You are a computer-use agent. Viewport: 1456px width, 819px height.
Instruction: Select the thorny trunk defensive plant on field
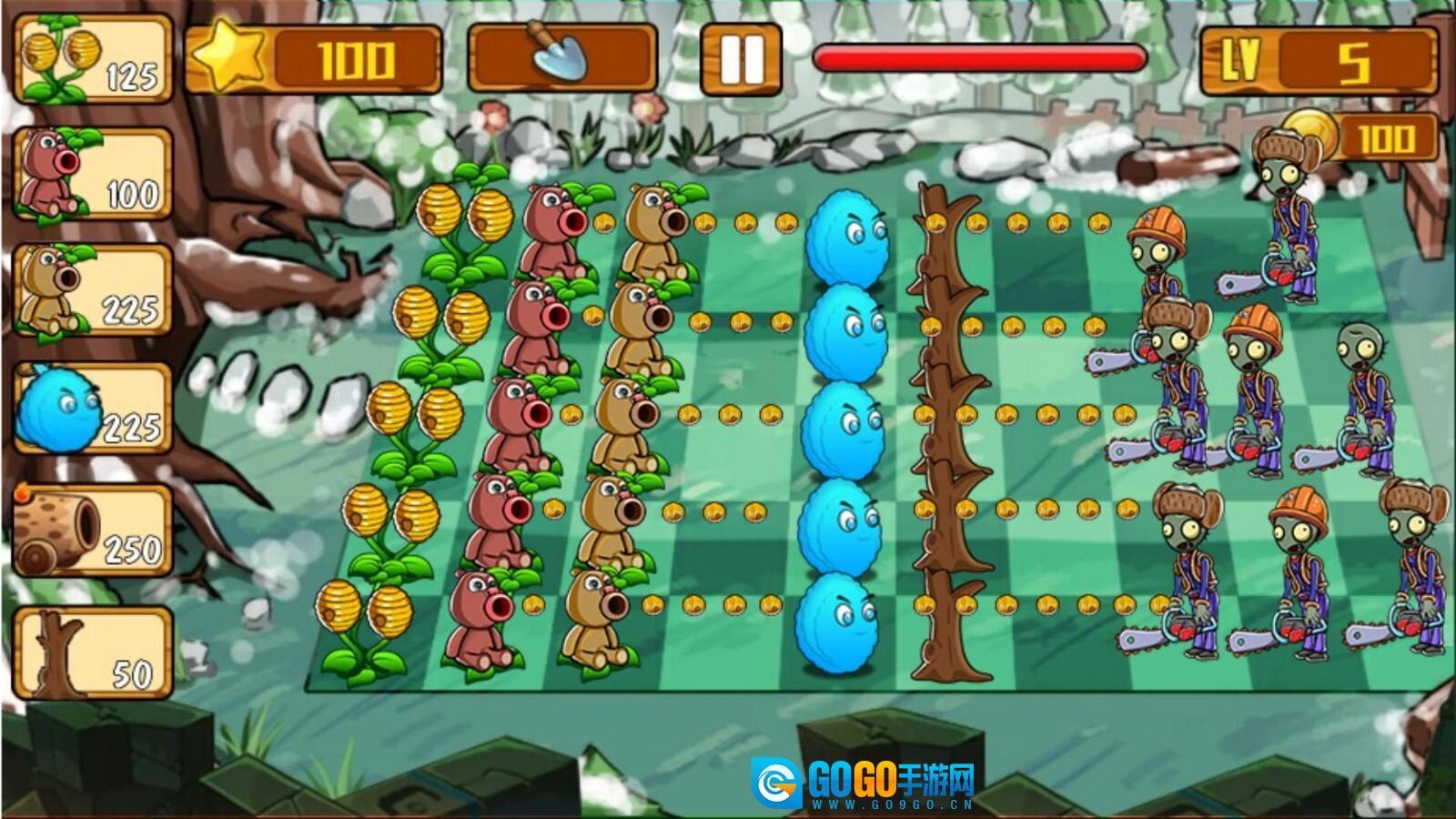click(x=946, y=428)
